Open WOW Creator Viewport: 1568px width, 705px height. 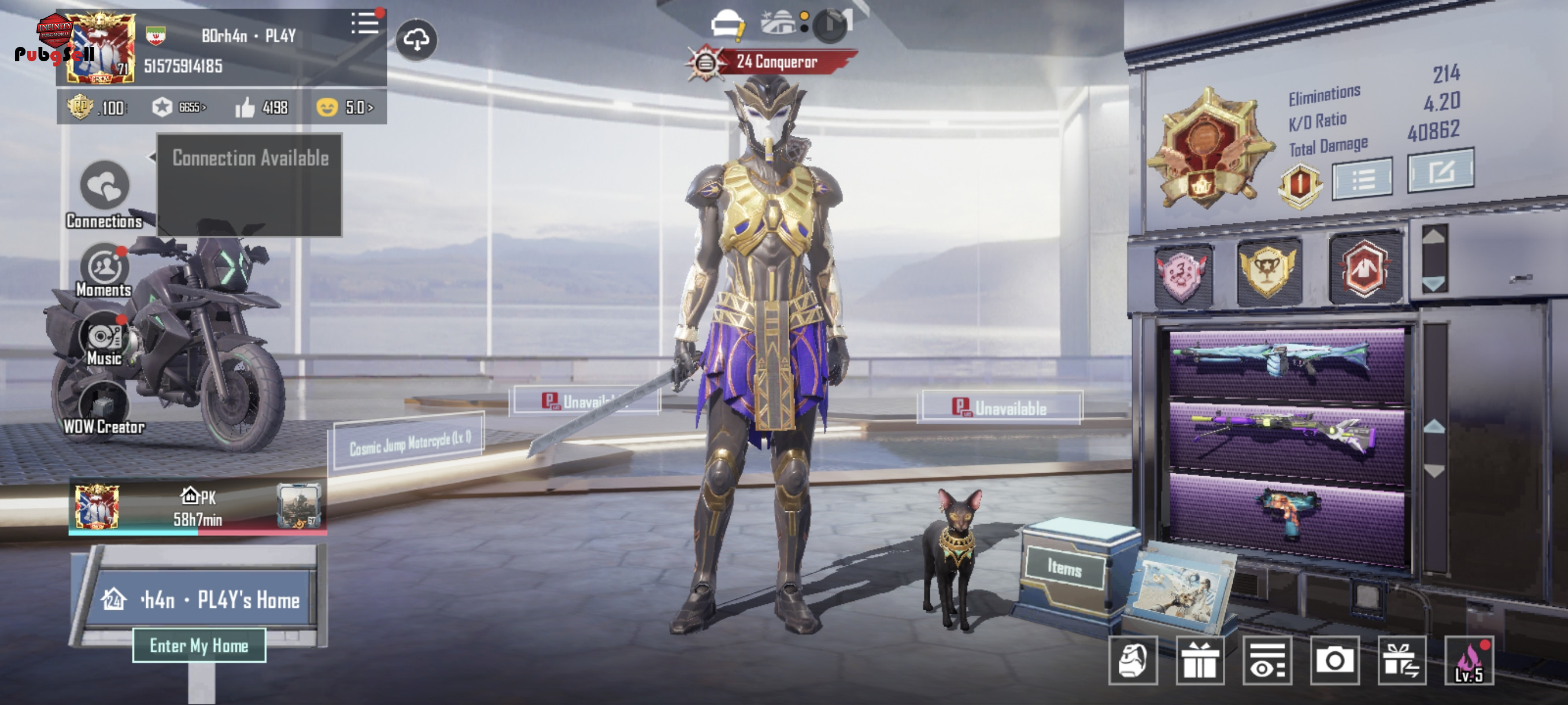click(x=104, y=406)
